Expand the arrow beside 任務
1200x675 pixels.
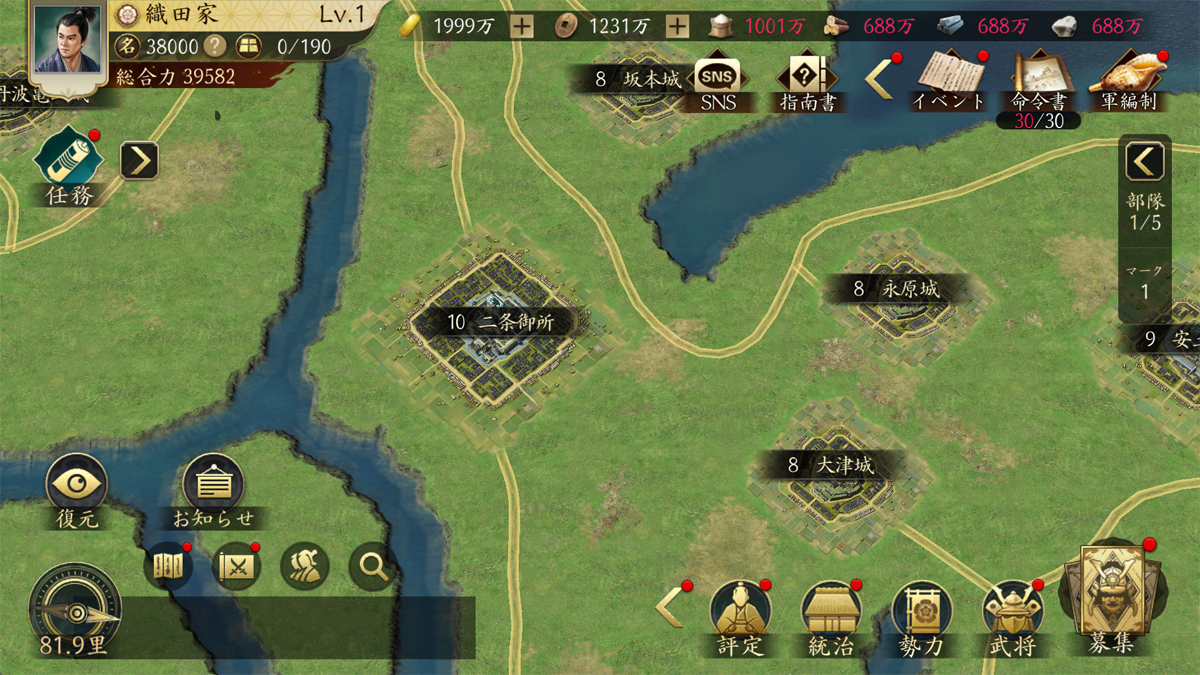click(140, 160)
